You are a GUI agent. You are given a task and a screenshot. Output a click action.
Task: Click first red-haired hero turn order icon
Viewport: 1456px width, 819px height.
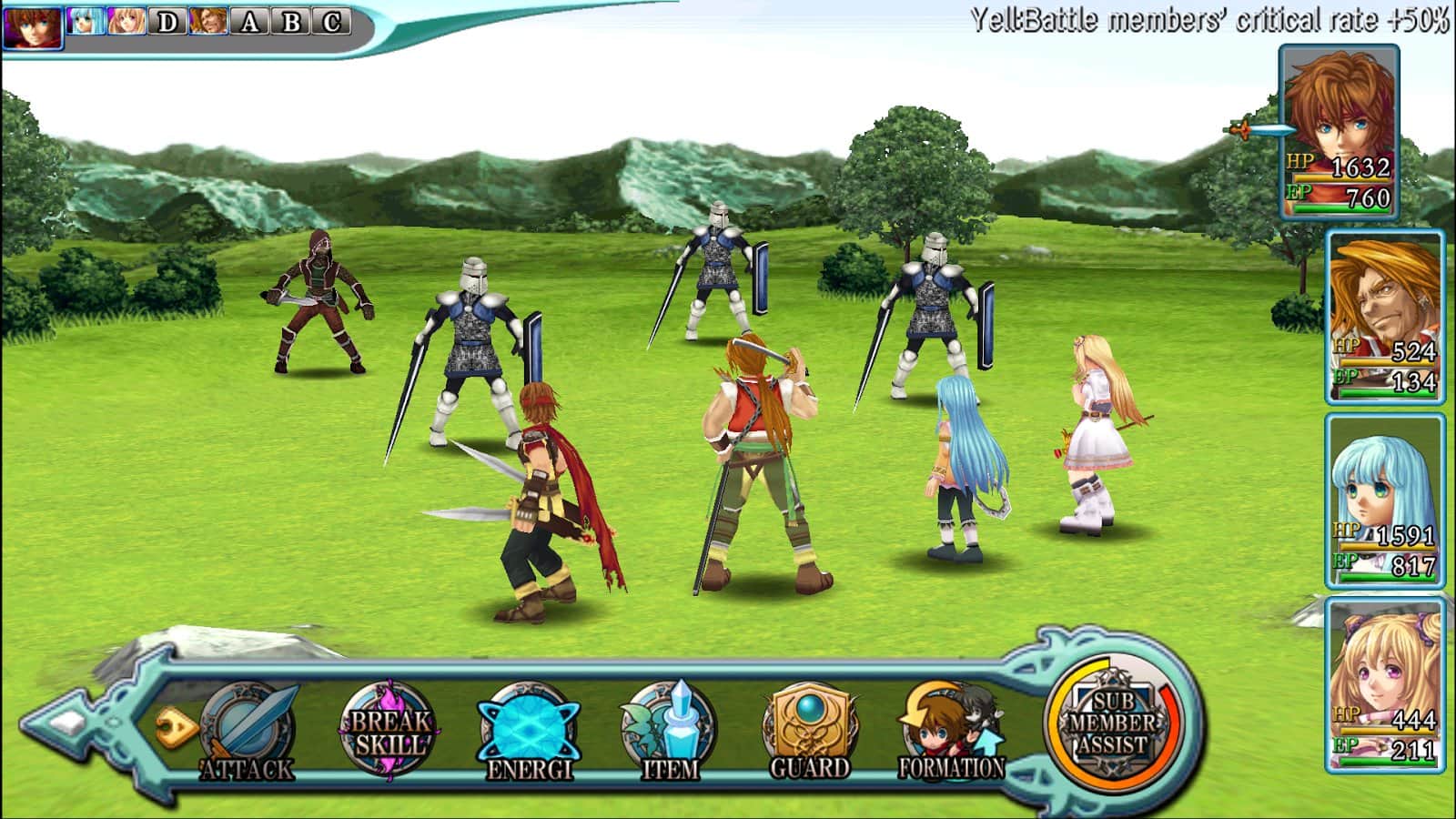click(33, 25)
